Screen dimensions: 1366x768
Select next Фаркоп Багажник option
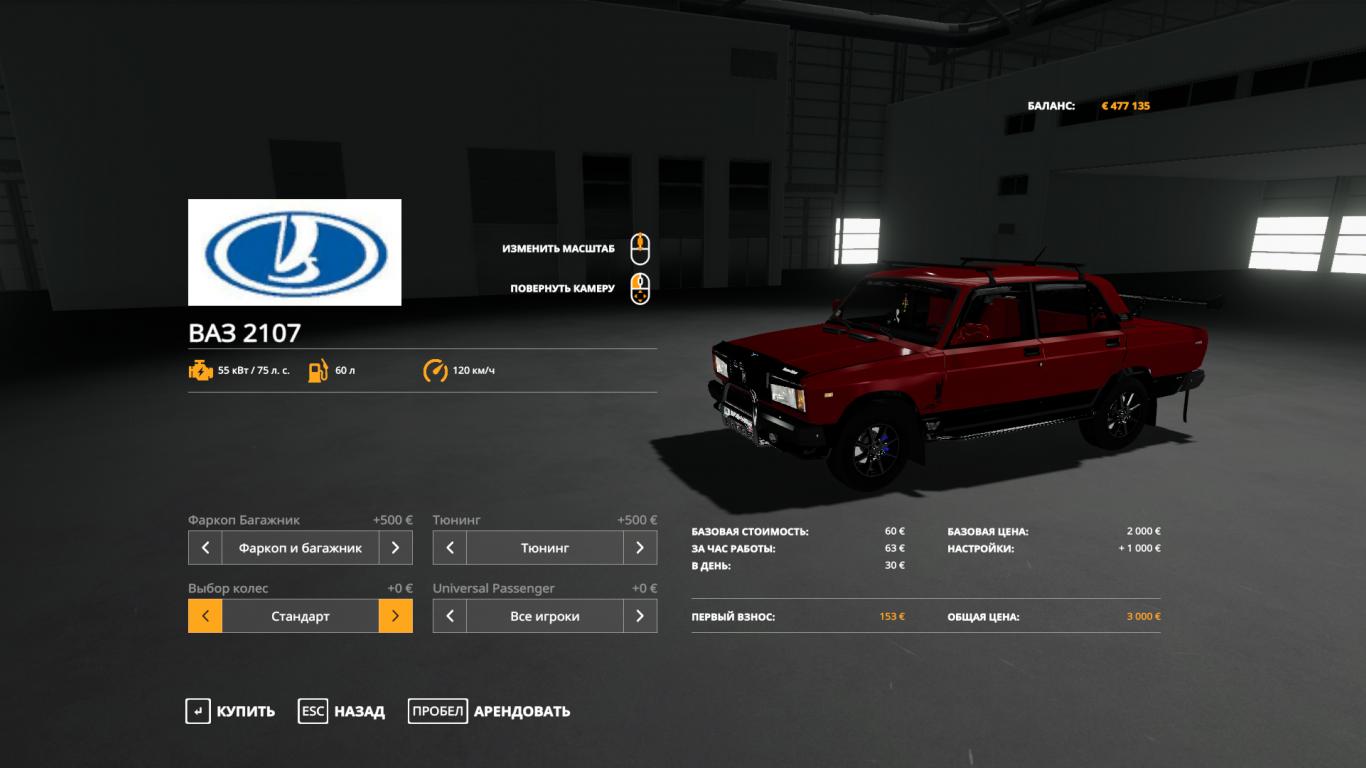[395, 548]
